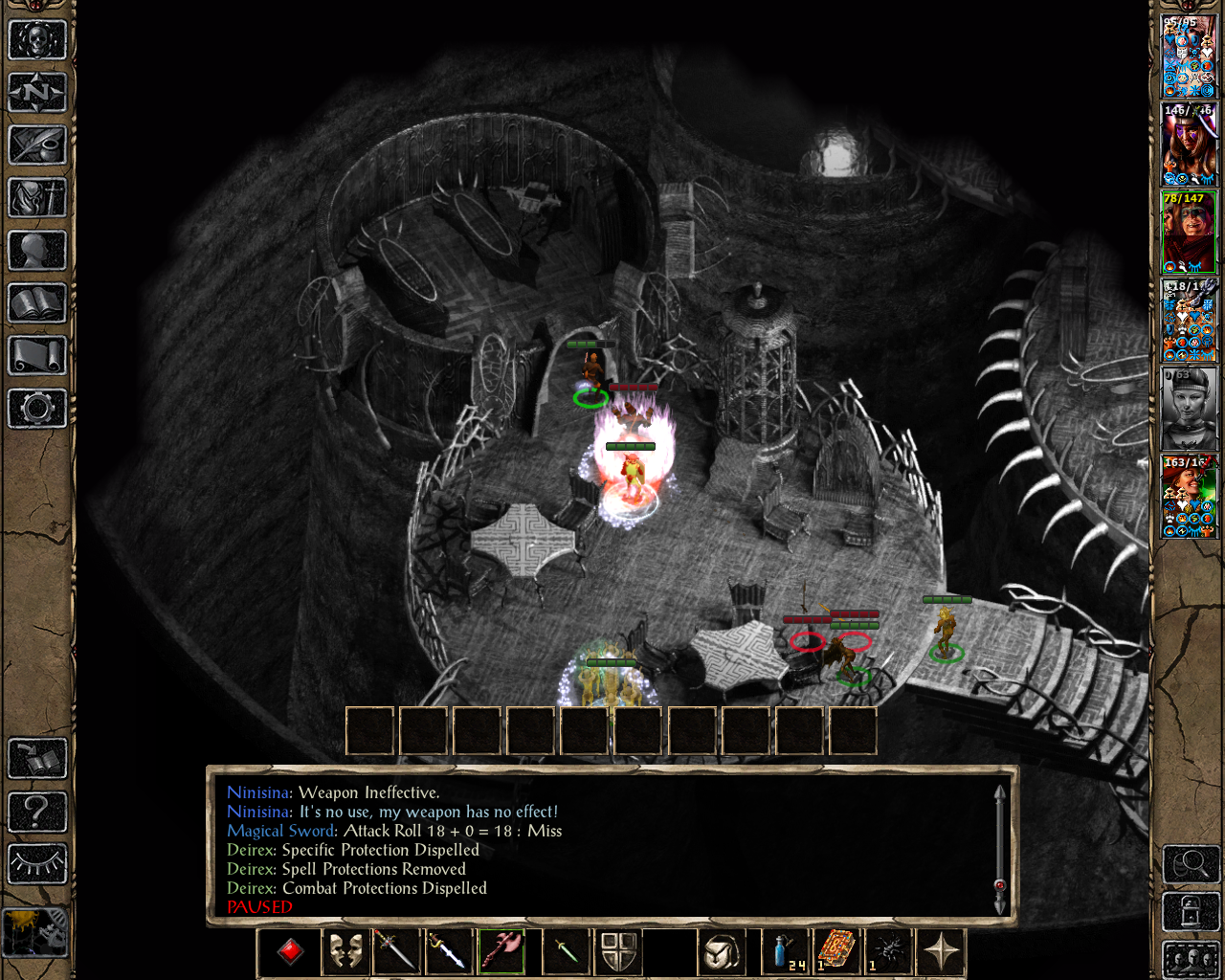Toggle party AI with the padlock button
Viewport: 1225px width, 980px height.
[1191, 912]
